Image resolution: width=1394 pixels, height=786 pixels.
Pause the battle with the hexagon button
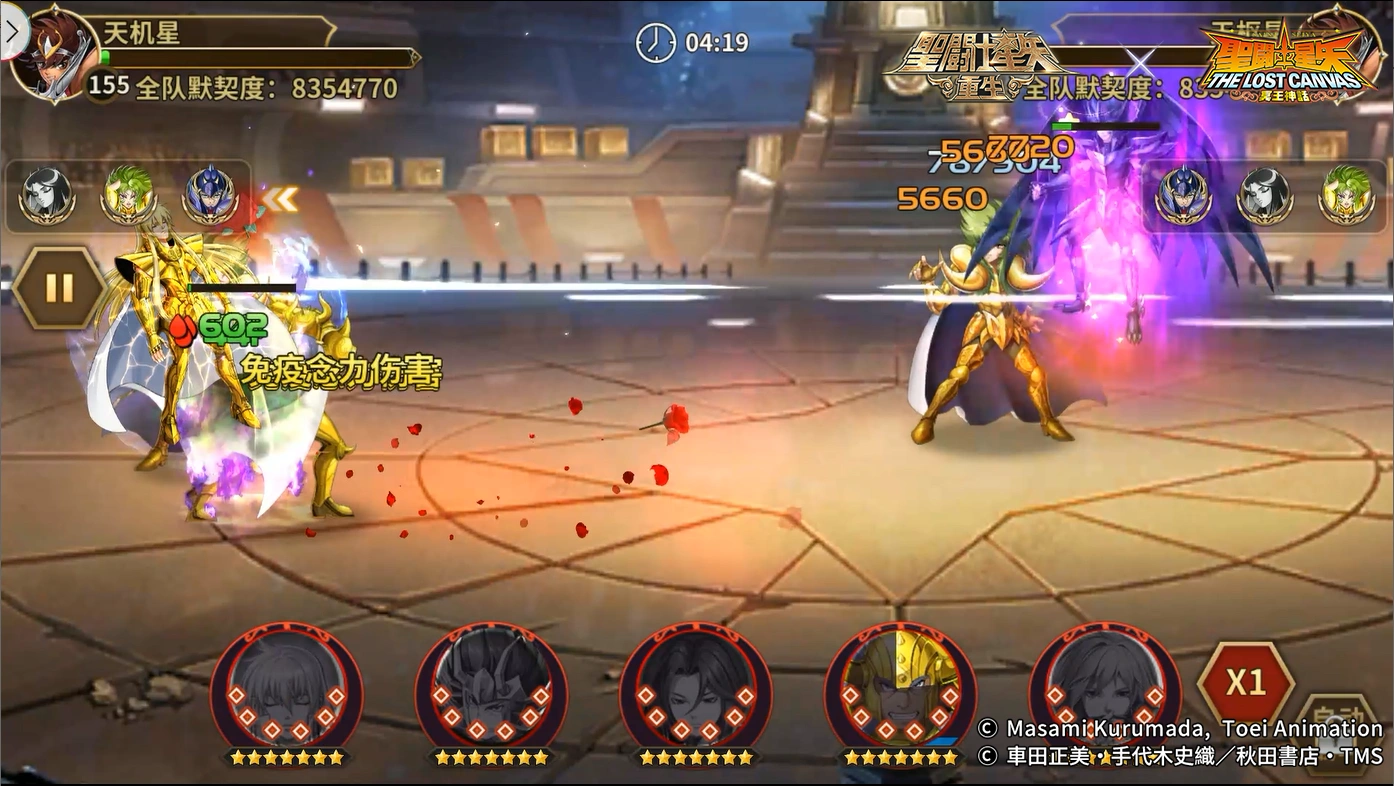[59, 288]
